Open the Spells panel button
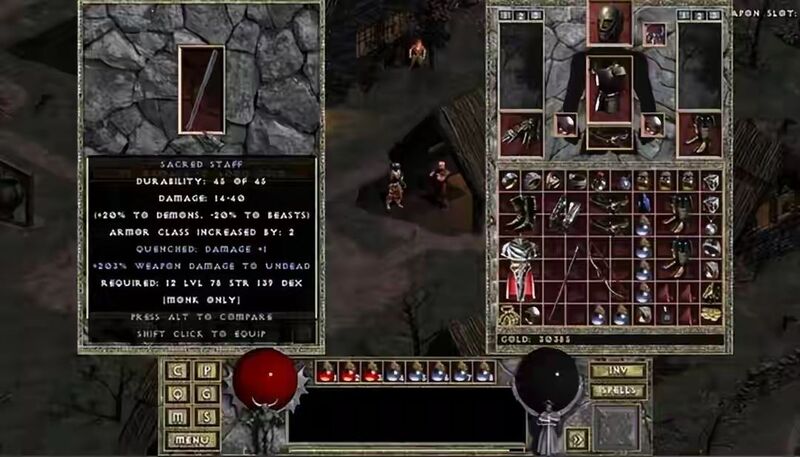 [x=616, y=390]
